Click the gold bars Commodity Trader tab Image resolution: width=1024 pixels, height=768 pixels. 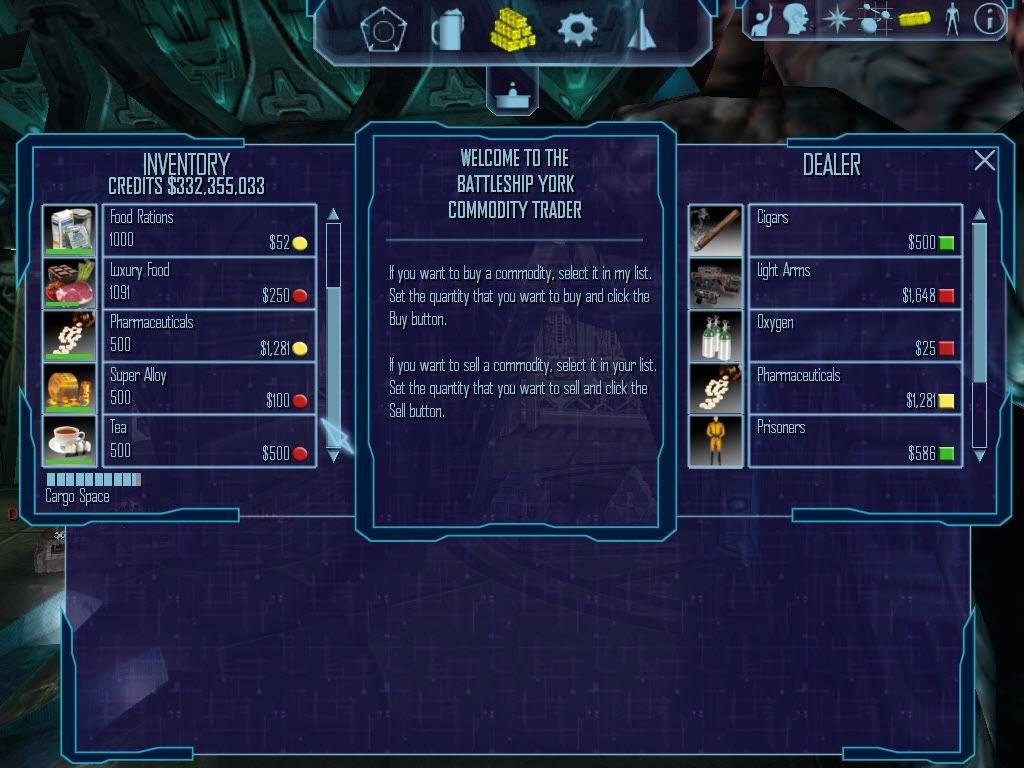[512, 30]
